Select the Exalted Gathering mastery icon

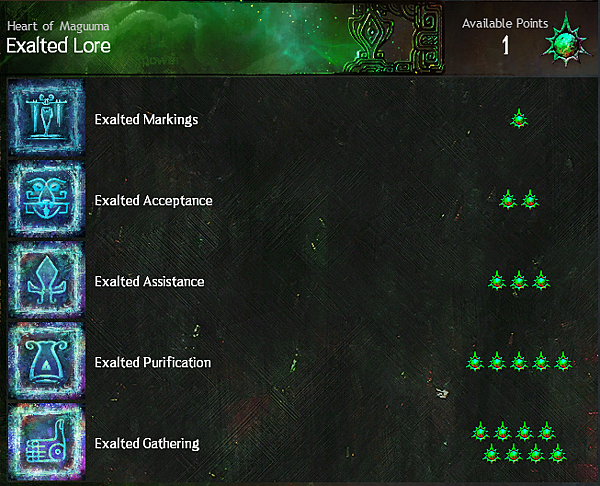tap(46, 442)
